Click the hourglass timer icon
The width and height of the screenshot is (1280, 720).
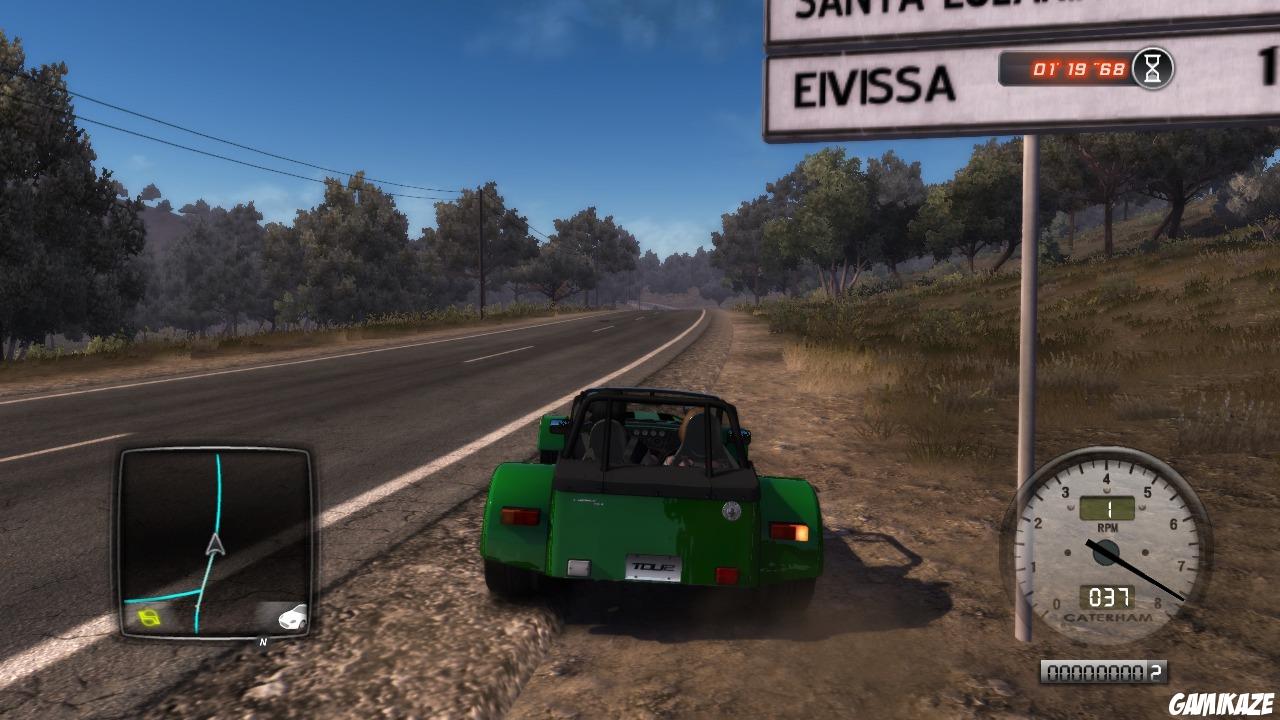click(x=1153, y=70)
